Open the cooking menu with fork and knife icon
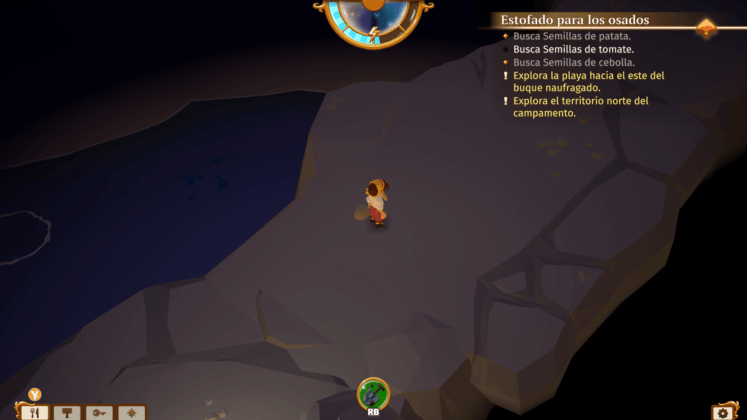Viewport: 747px width, 420px height. tap(35, 412)
